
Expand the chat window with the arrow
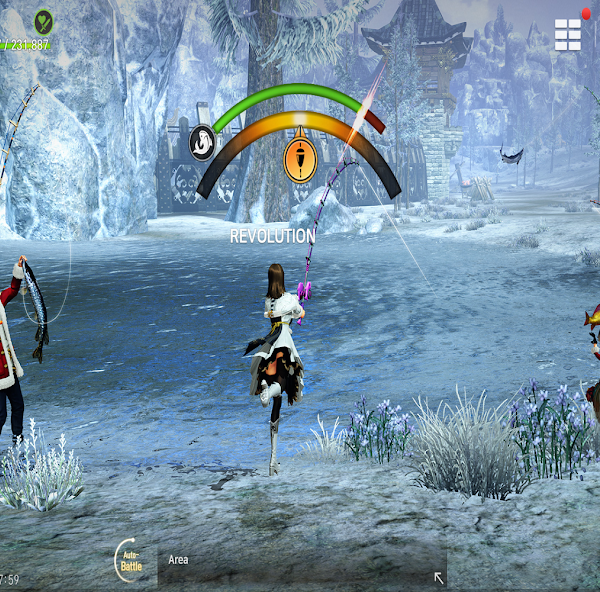(437, 577)
